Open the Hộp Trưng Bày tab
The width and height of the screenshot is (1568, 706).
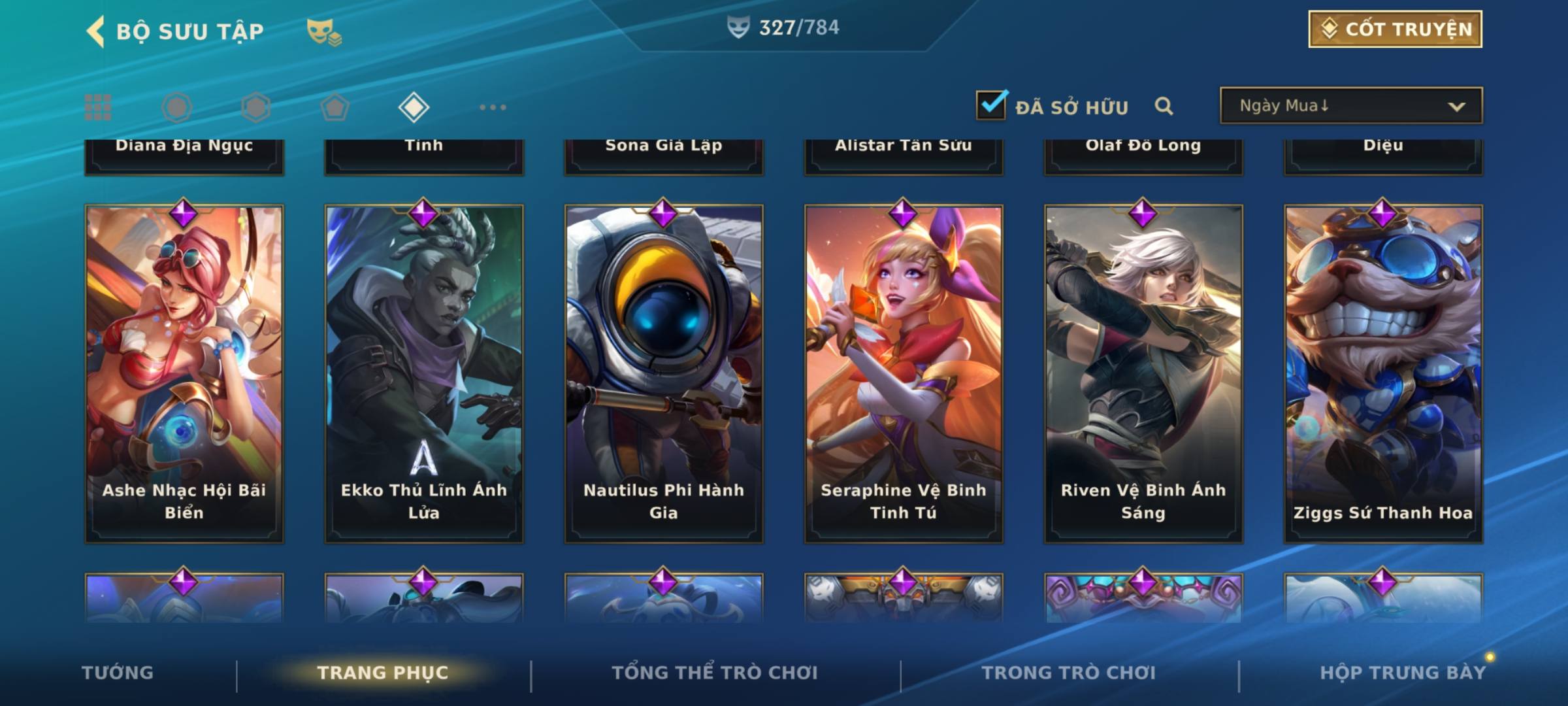1403,673
